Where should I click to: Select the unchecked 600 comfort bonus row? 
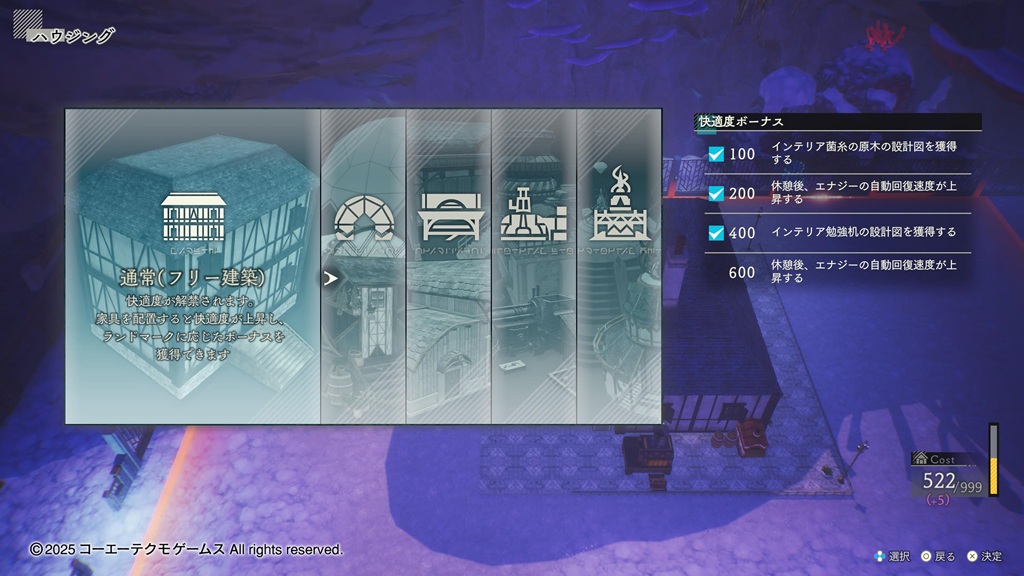pyautogui.click(x=838, y=271)
